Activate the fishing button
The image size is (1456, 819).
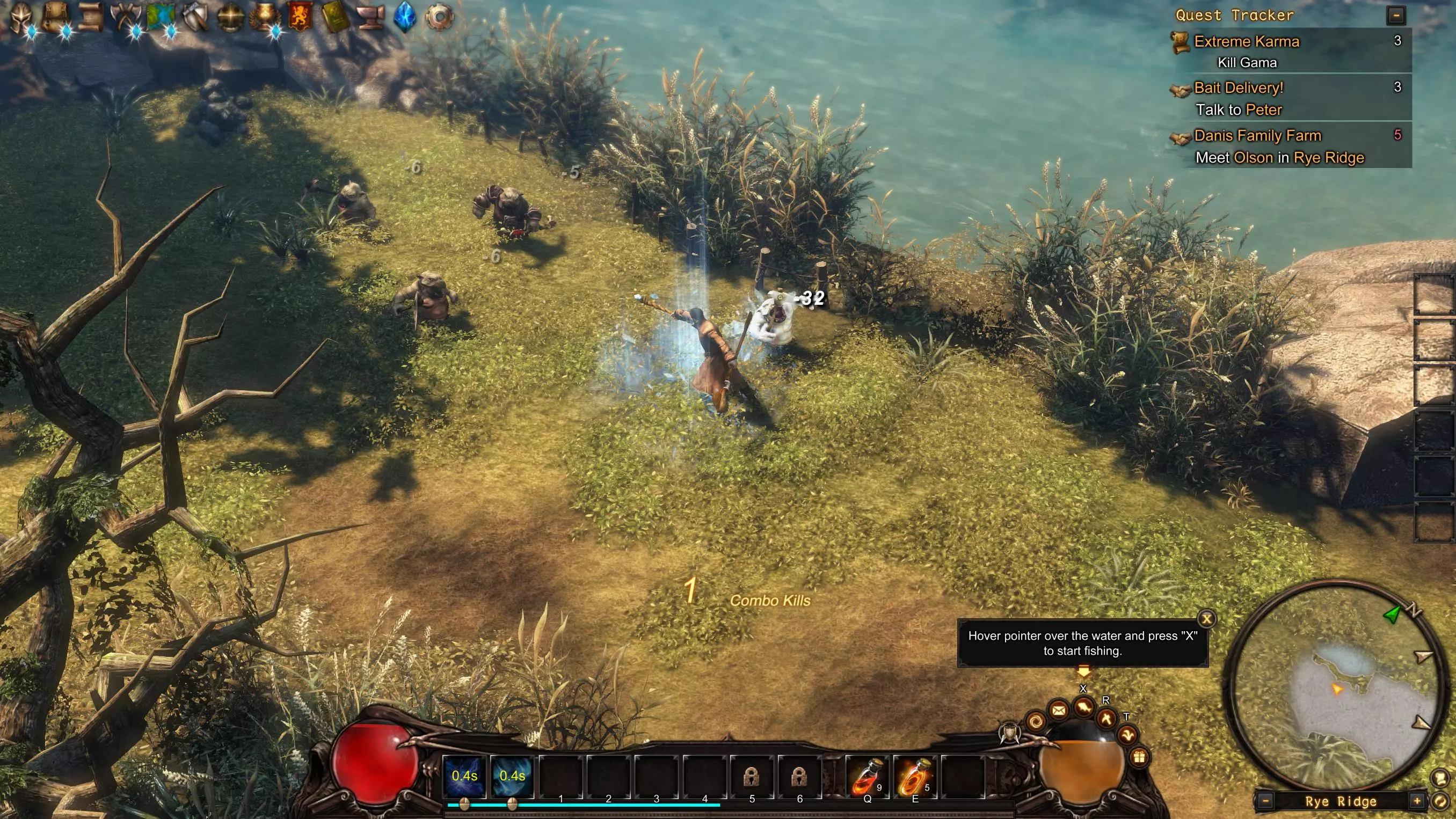point(1083,706)
